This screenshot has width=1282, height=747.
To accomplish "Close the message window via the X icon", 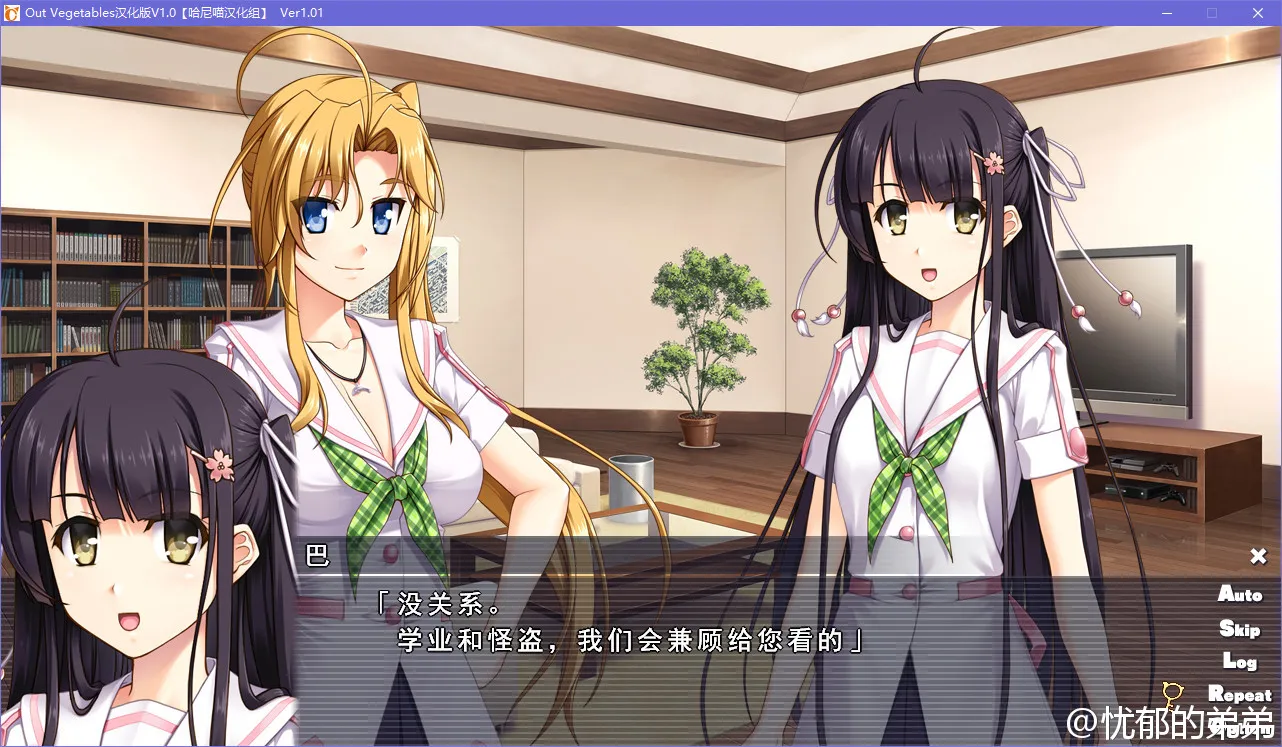I will point(1257,555).
